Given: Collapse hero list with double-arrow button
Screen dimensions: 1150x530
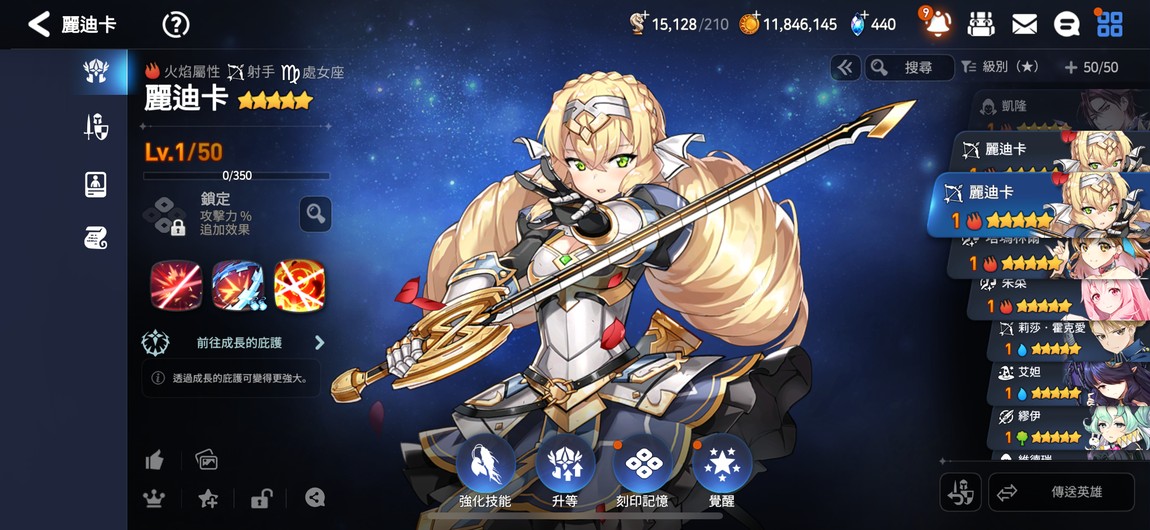Looking at the screenshot, I should point(845,67).
